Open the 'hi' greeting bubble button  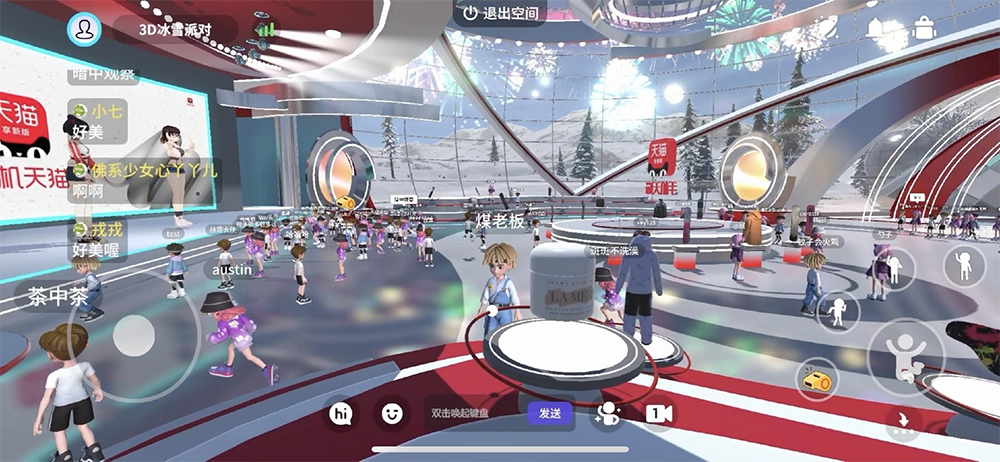pos(343,413)
